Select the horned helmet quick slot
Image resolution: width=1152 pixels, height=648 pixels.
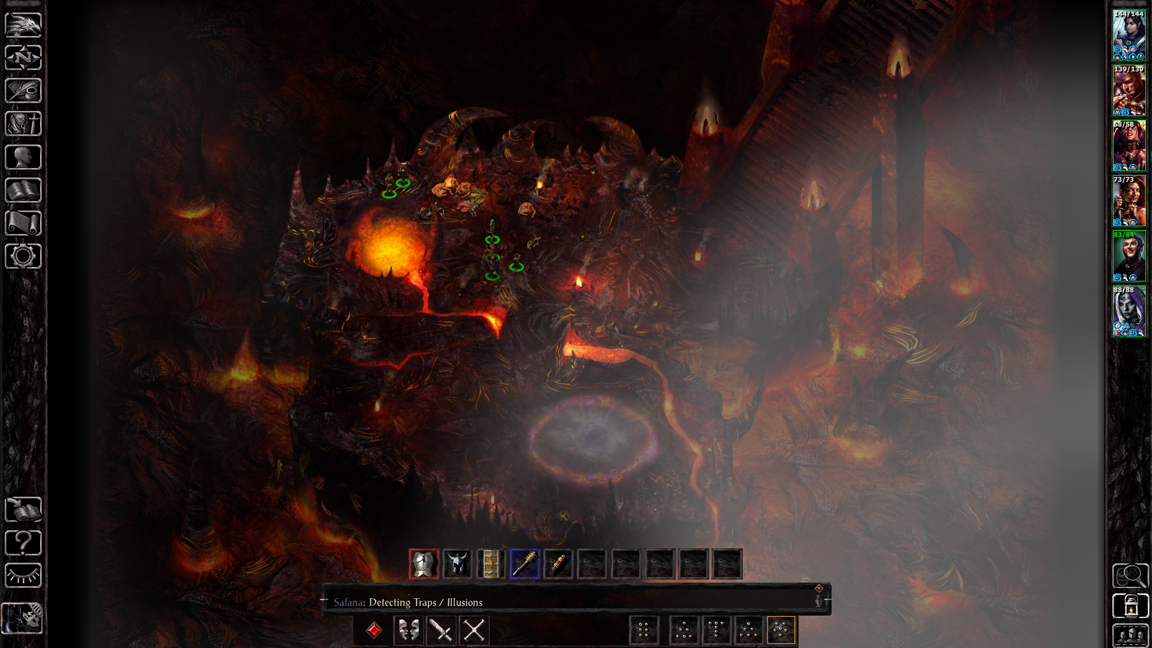457,564
